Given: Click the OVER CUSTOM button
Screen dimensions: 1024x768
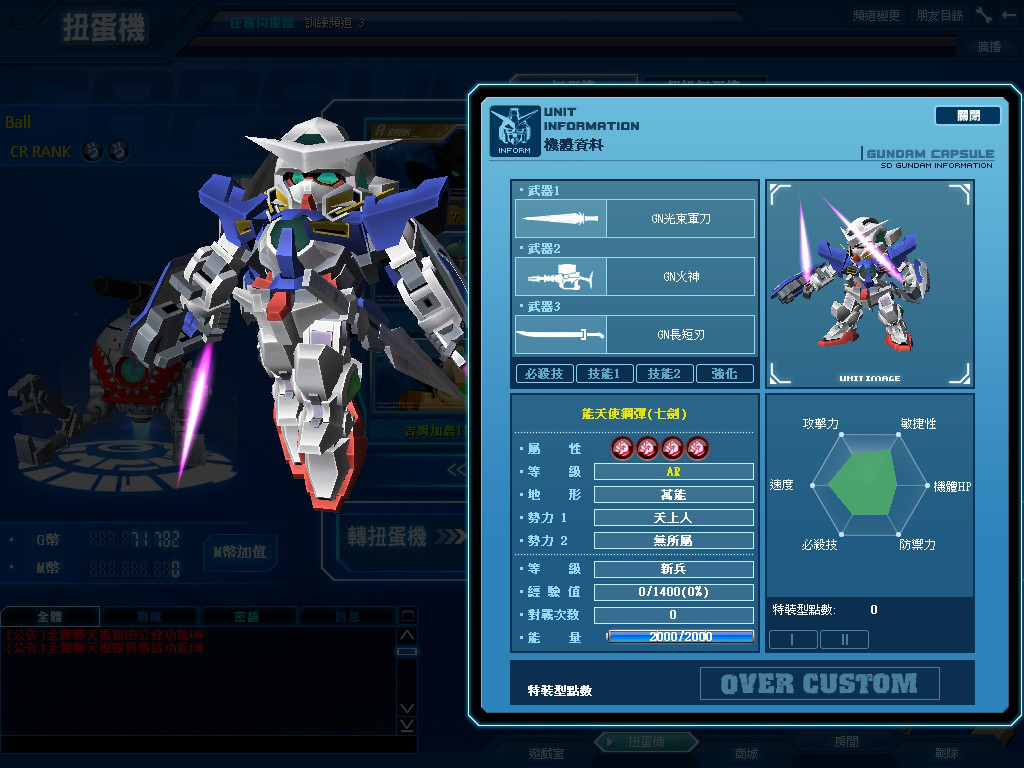Looking at the screenshot, I should pyautogui.click(x=819, y=684).
